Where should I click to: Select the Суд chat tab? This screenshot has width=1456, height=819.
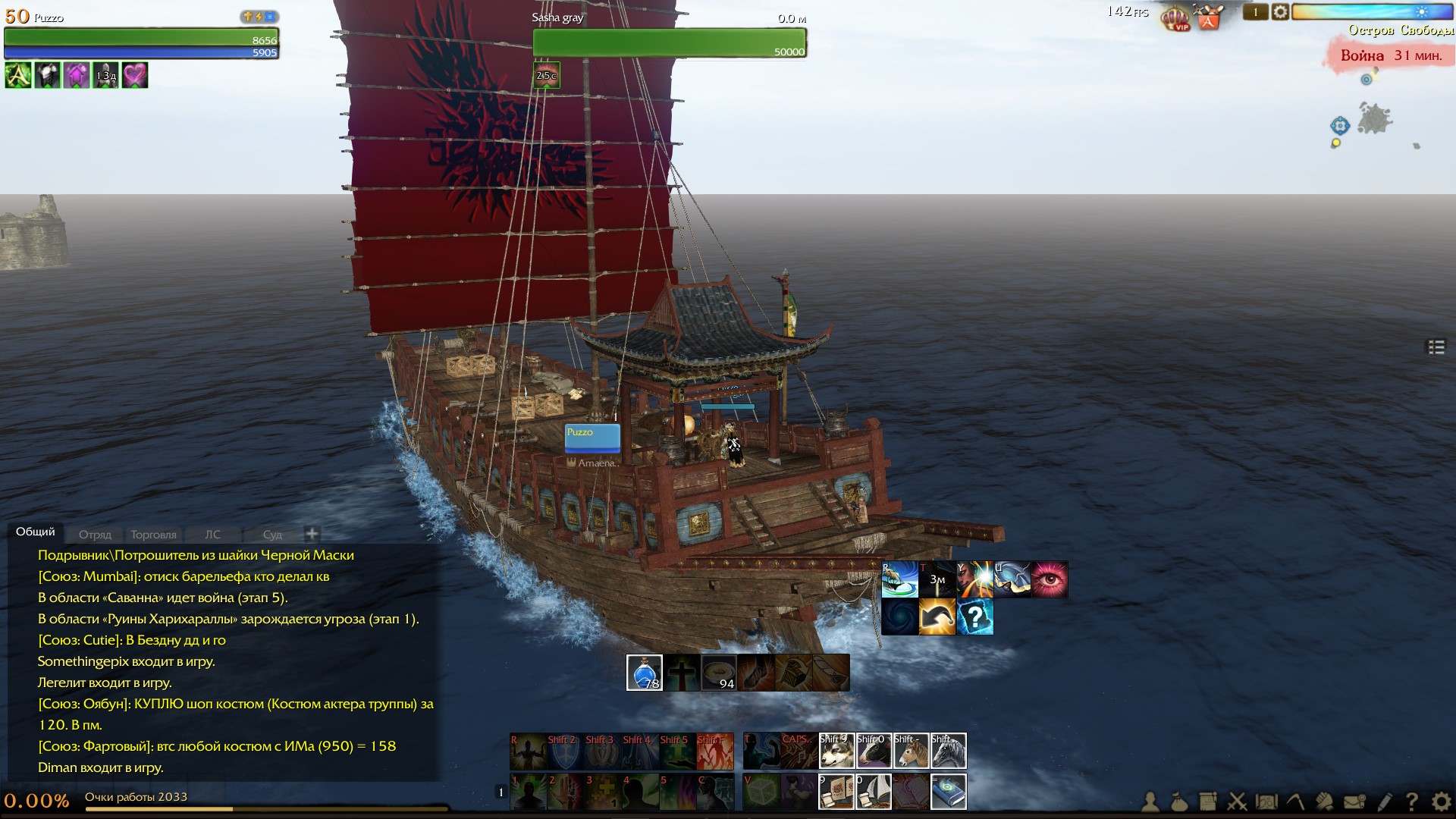tap(272, 535)
